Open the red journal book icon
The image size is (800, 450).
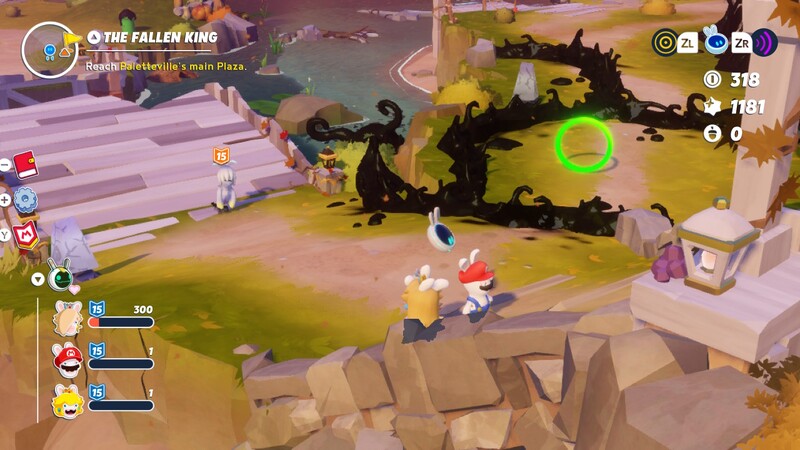(25, 164)
